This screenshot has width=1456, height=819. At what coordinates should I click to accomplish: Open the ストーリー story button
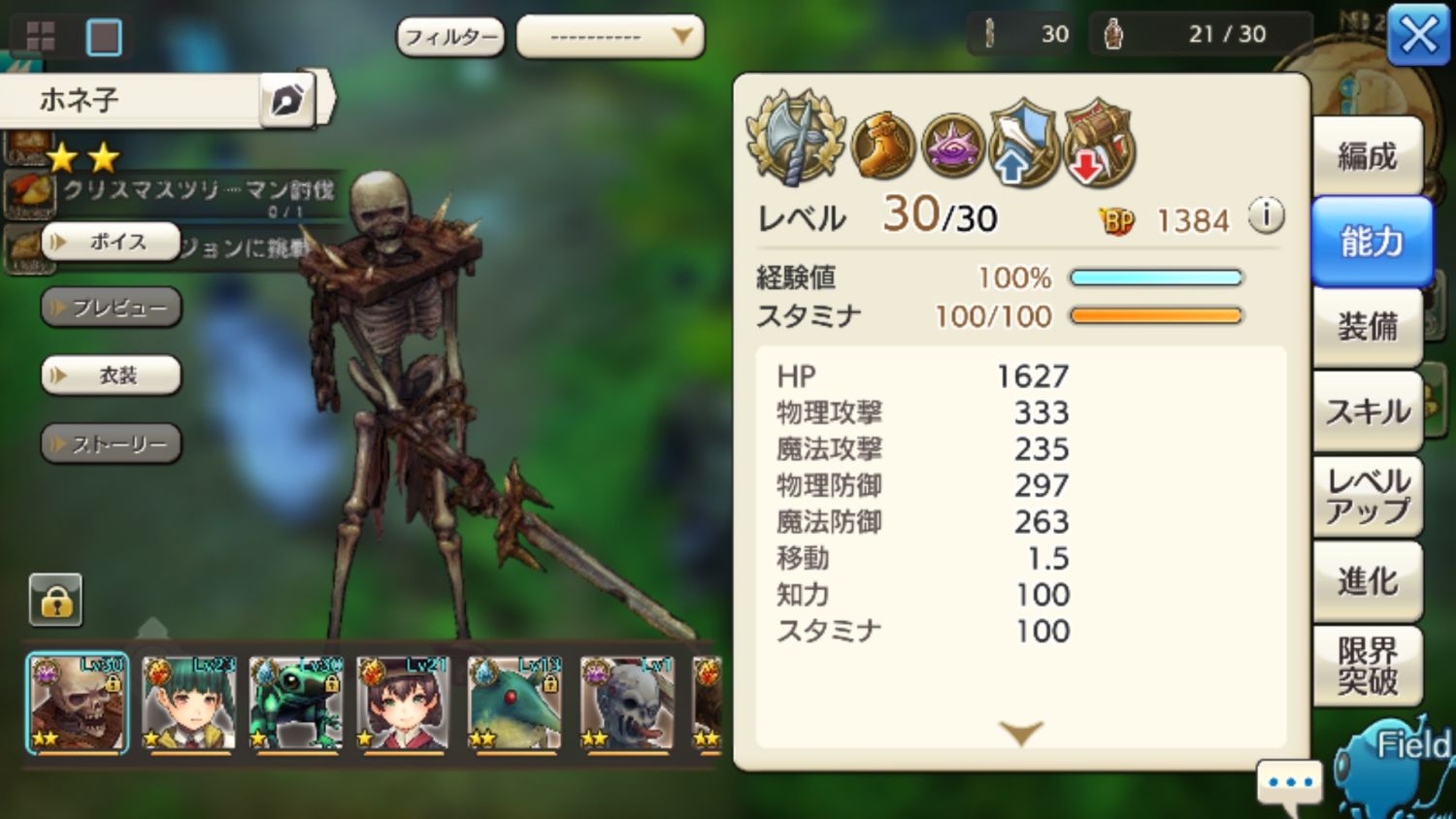tap(110, 443)
